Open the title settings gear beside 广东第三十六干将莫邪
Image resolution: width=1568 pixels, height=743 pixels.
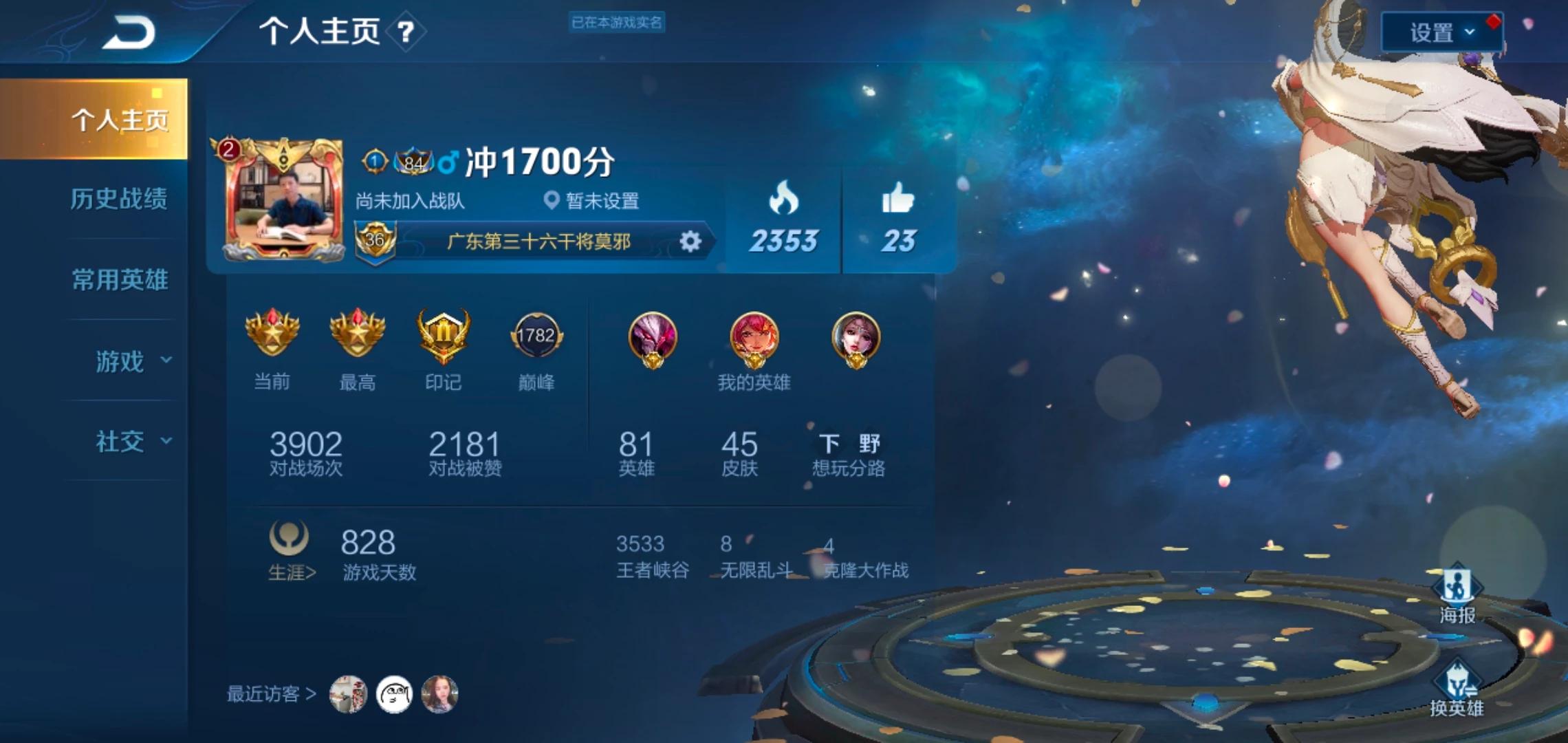690,240
